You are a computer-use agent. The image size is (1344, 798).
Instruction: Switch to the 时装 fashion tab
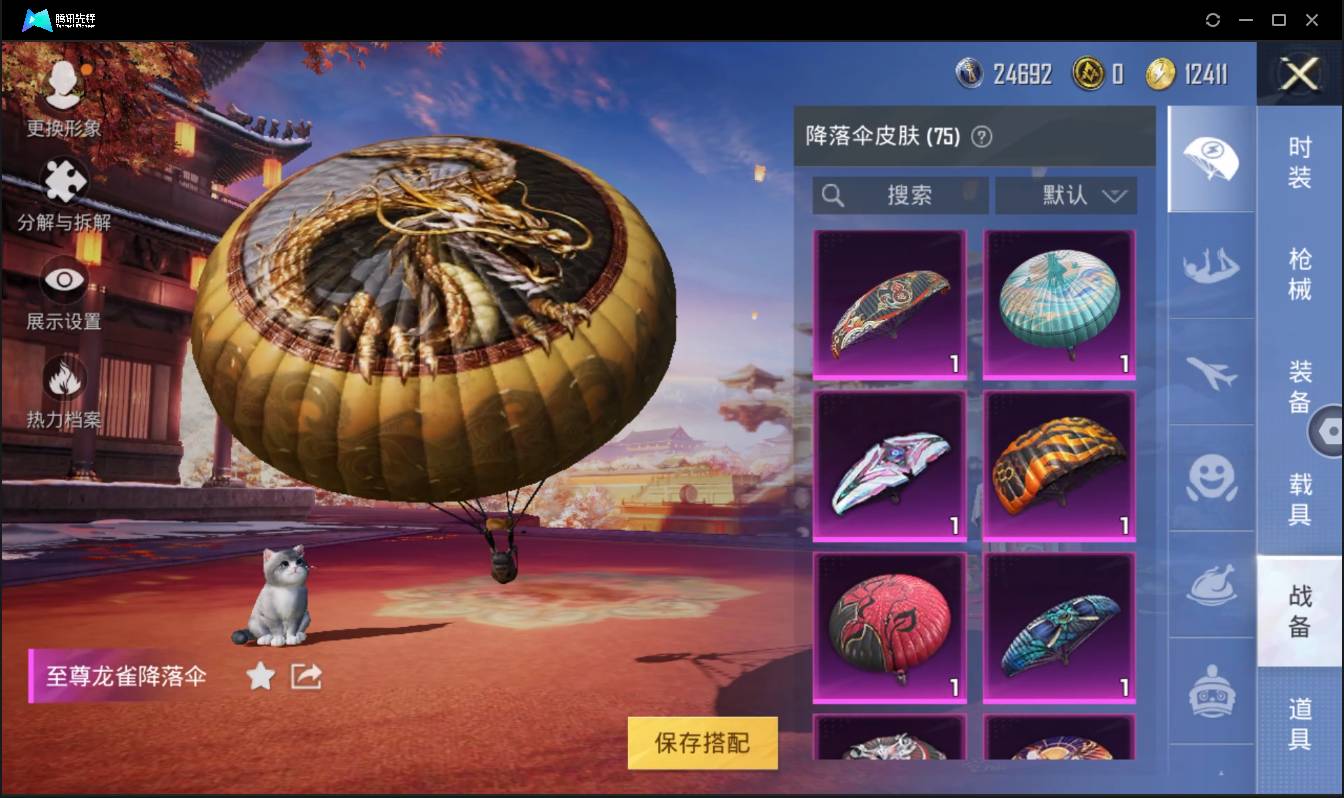(1300, 162)
